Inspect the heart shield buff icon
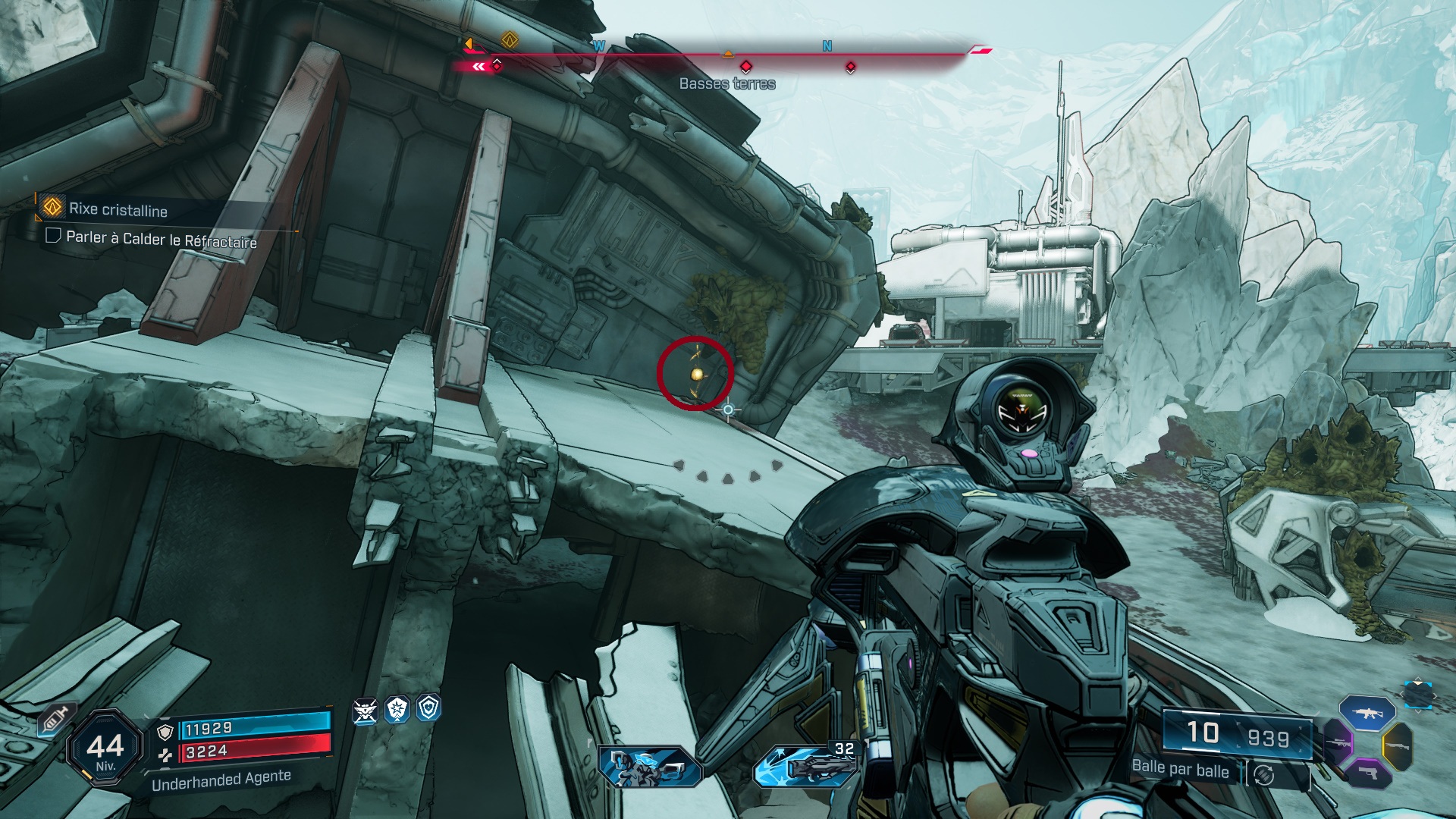1456x819 pixels. pos(429,708)
